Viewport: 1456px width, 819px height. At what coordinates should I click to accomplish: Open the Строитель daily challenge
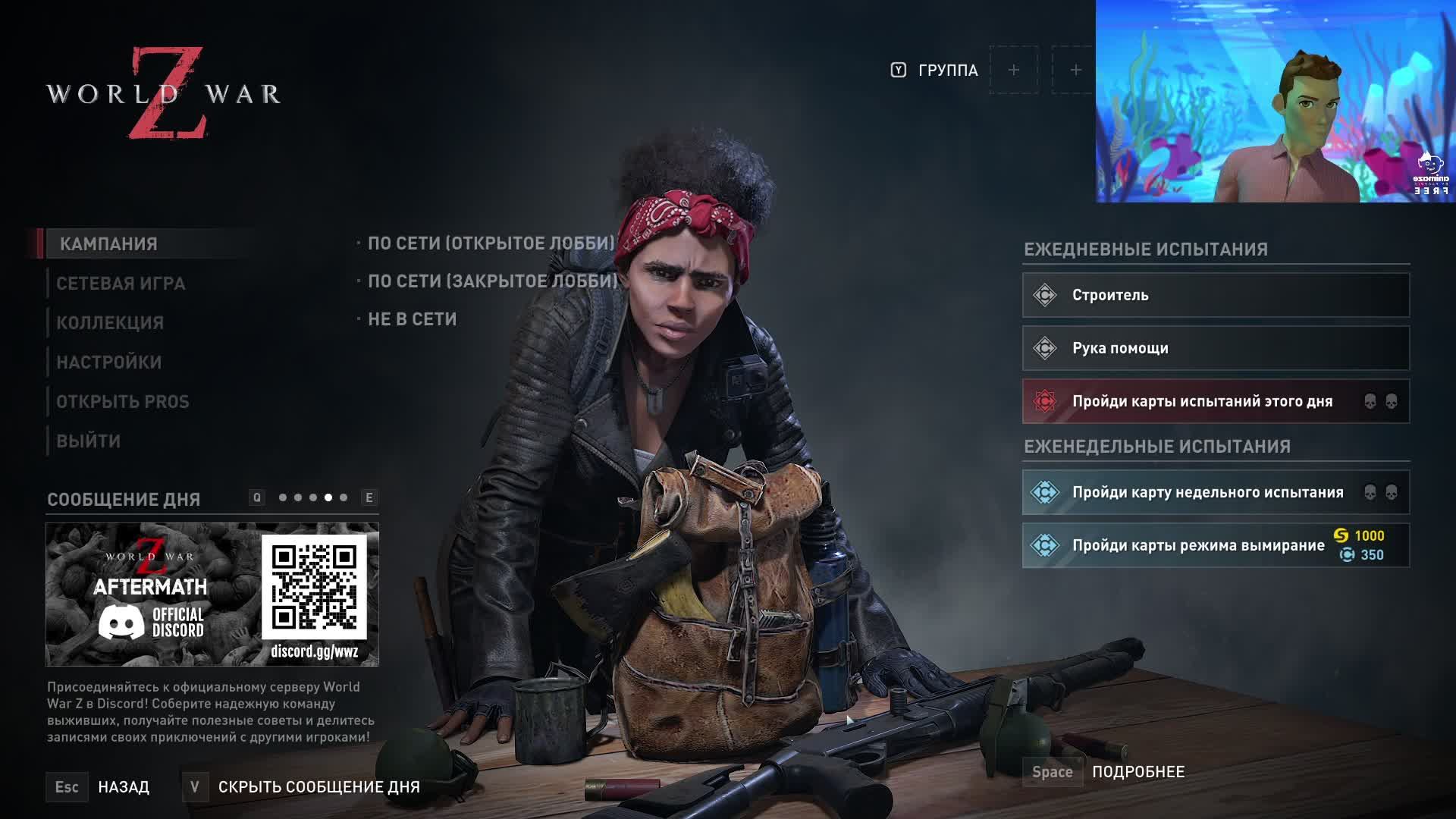(x=1215, y=295)
